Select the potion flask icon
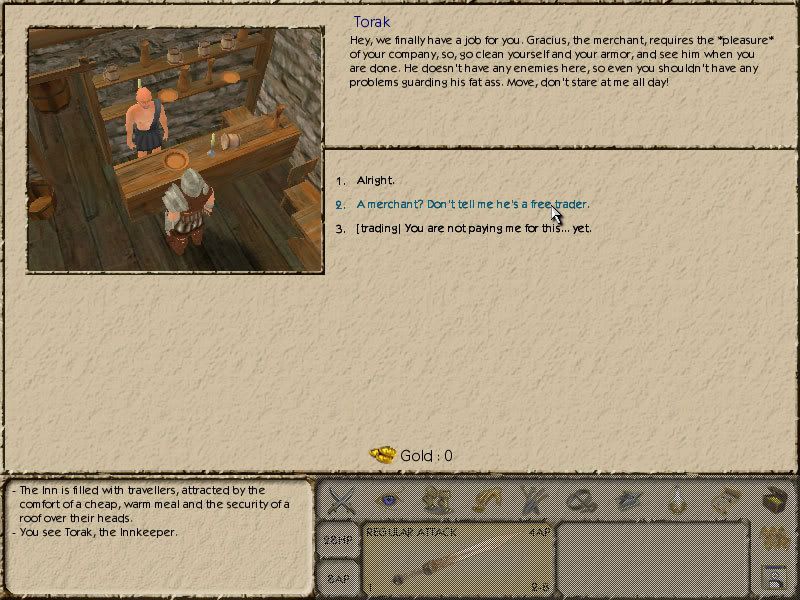800x600 pixels. 679,500
